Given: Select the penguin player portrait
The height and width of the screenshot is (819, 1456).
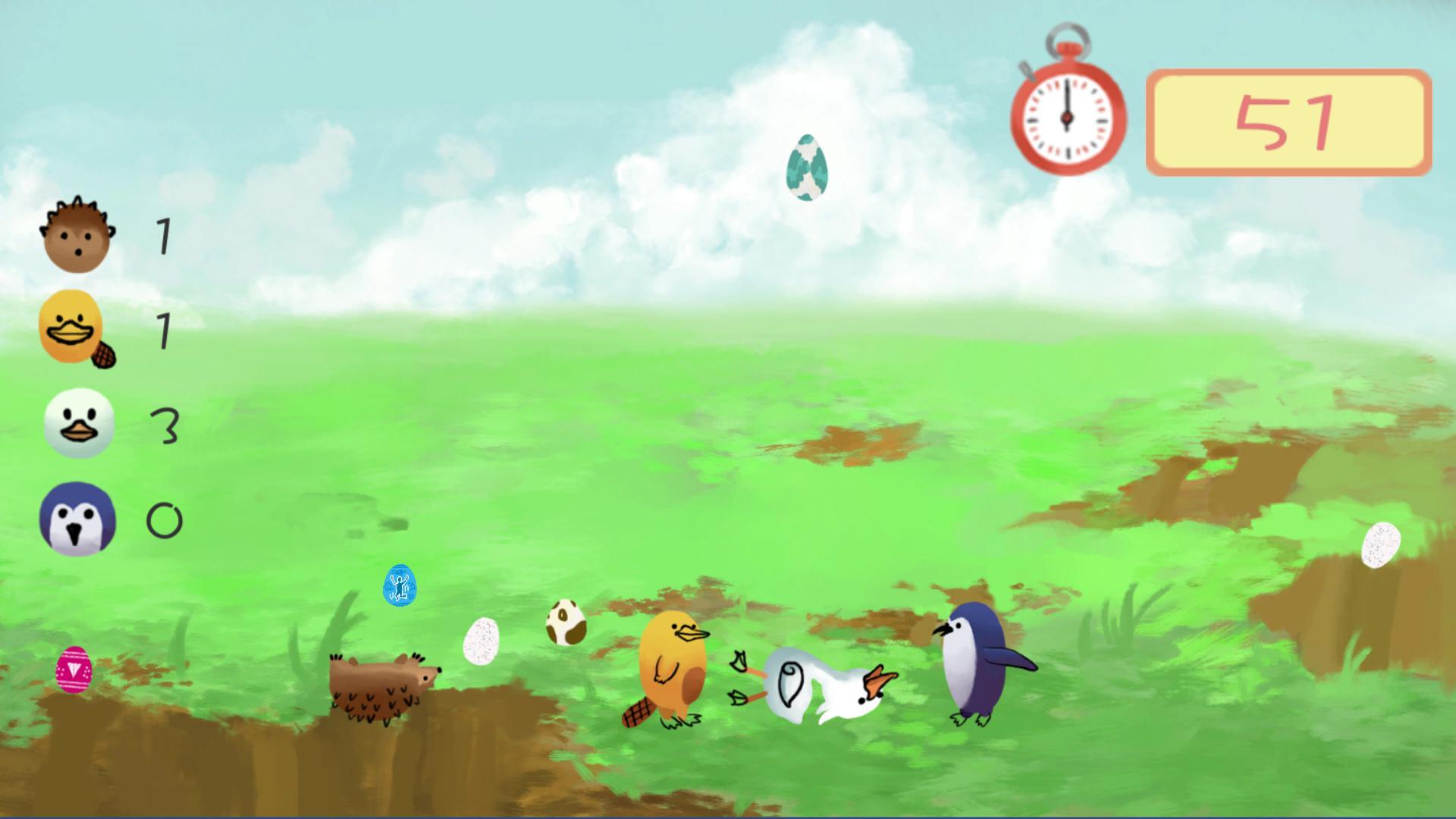Looking at the screenshot, I should point(77,519).
